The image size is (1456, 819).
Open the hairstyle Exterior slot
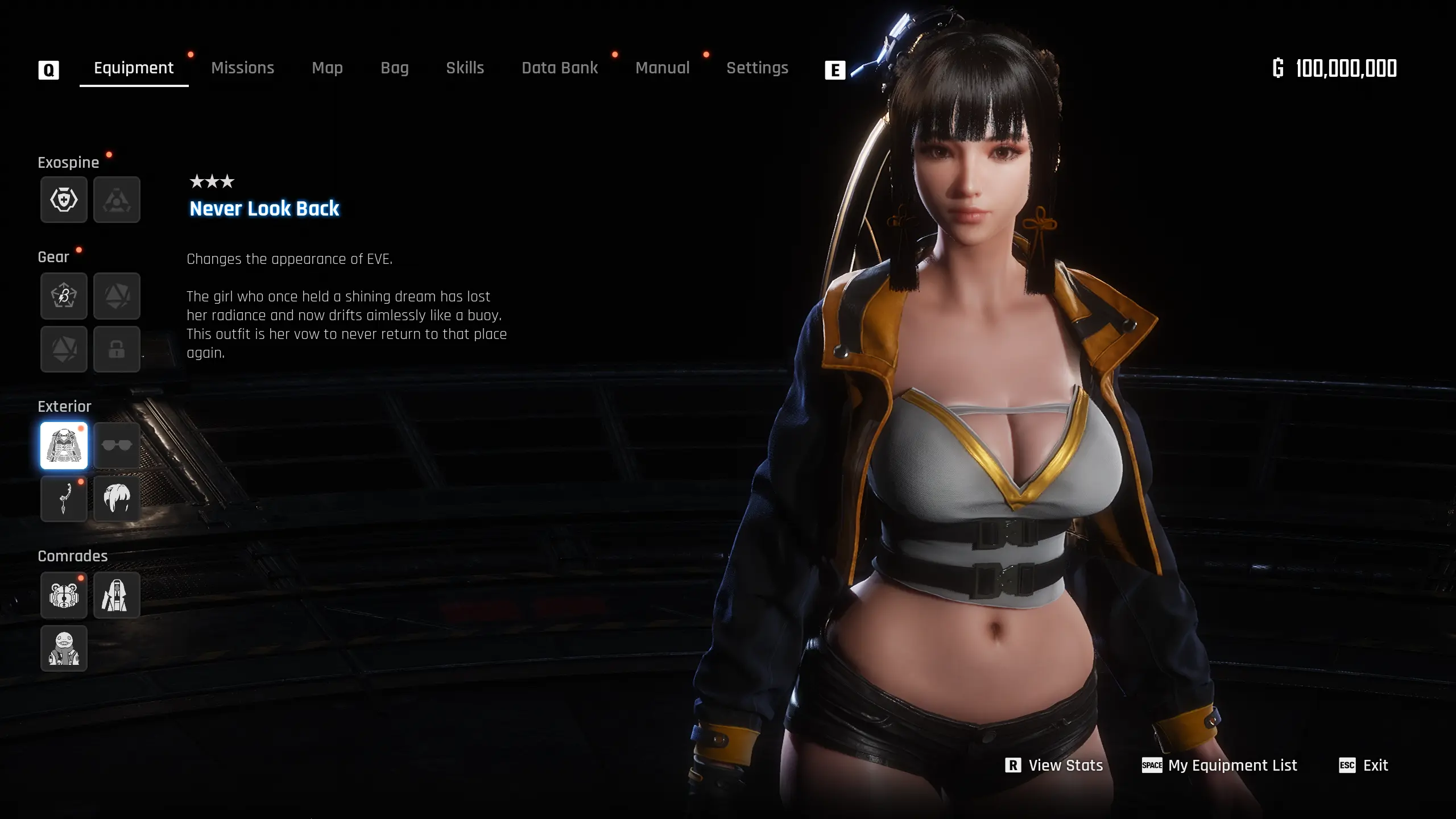[117, 499]
